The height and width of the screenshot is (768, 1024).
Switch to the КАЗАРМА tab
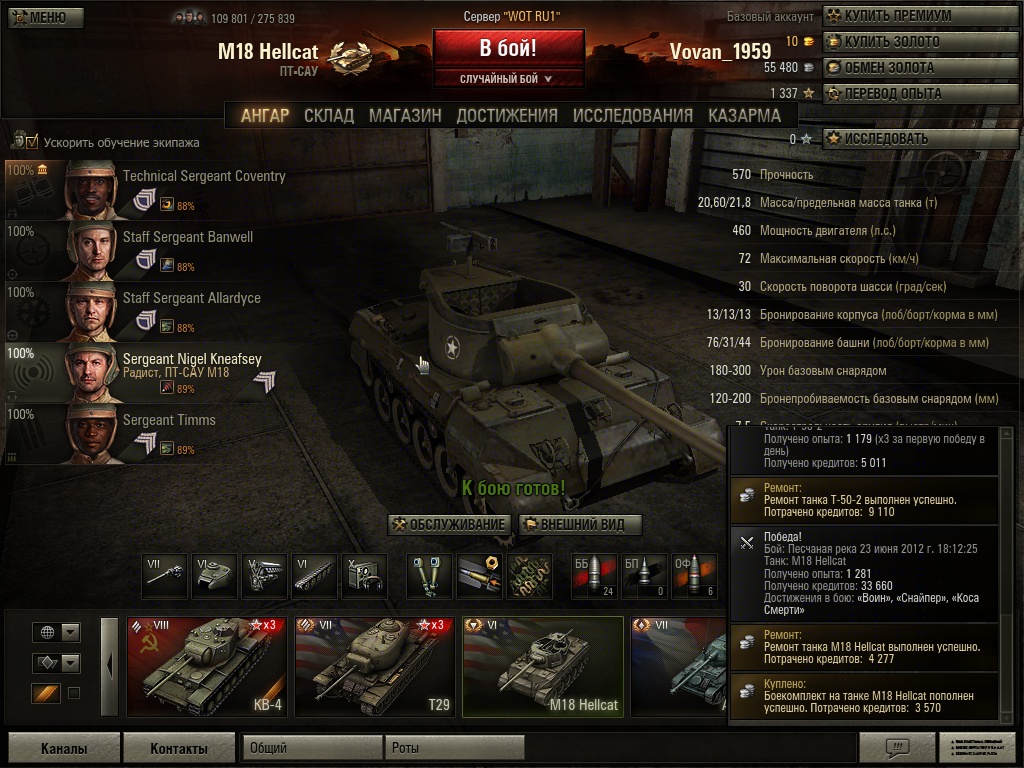[744, 115]
